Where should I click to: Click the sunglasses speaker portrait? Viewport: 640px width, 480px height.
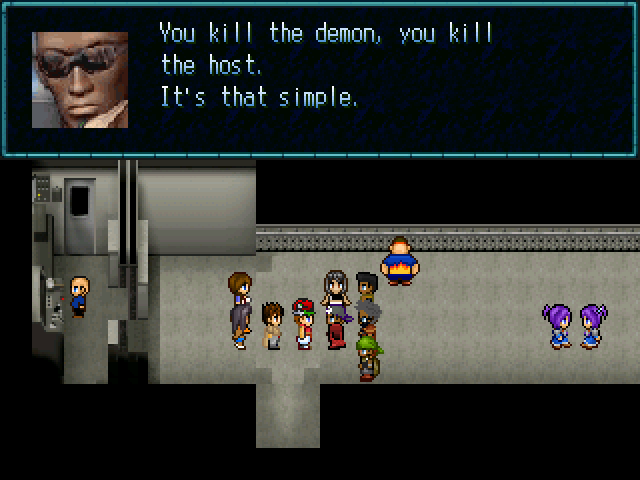(80, 79)
